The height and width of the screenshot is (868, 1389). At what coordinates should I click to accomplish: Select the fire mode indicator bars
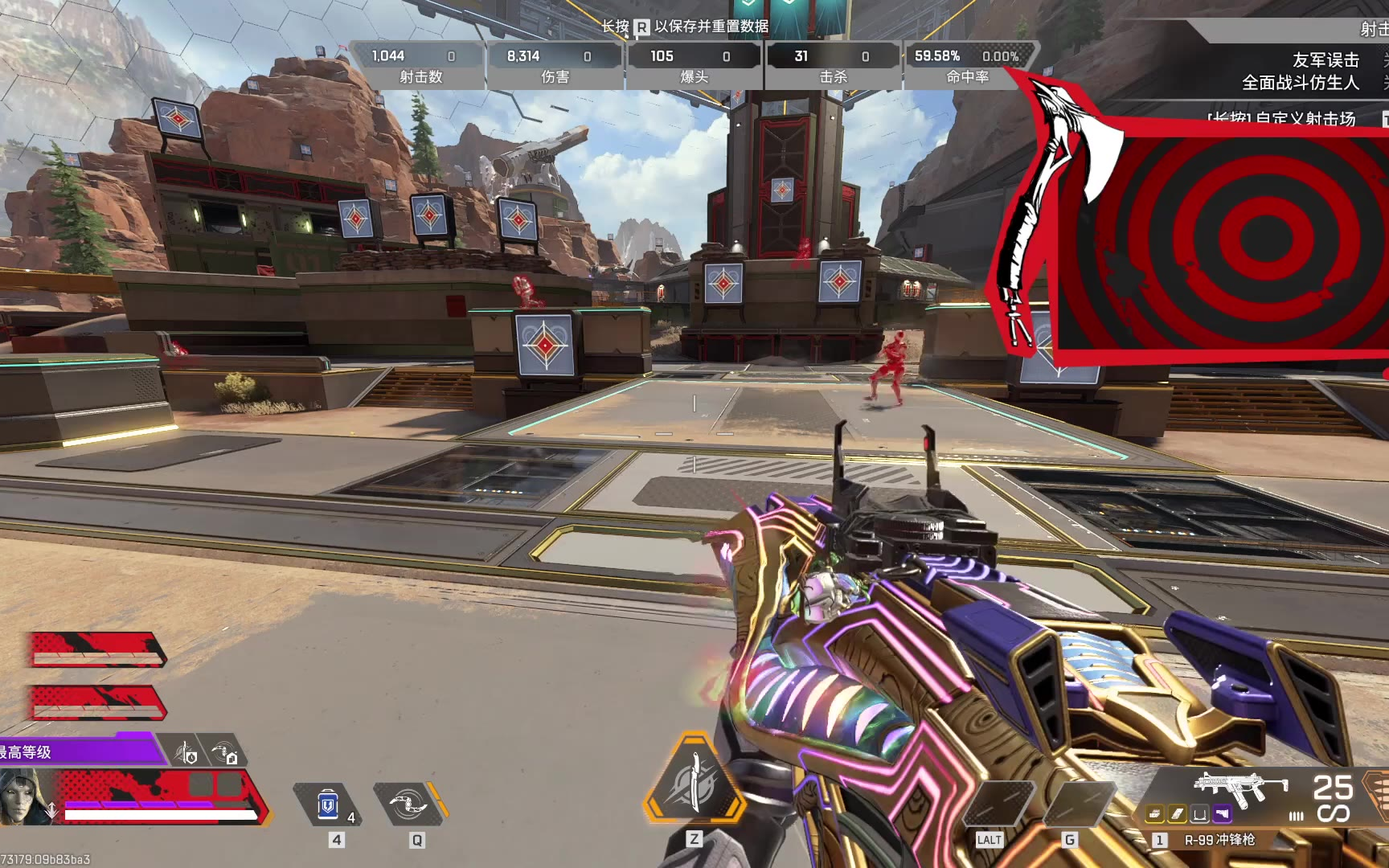(1296, 815)
